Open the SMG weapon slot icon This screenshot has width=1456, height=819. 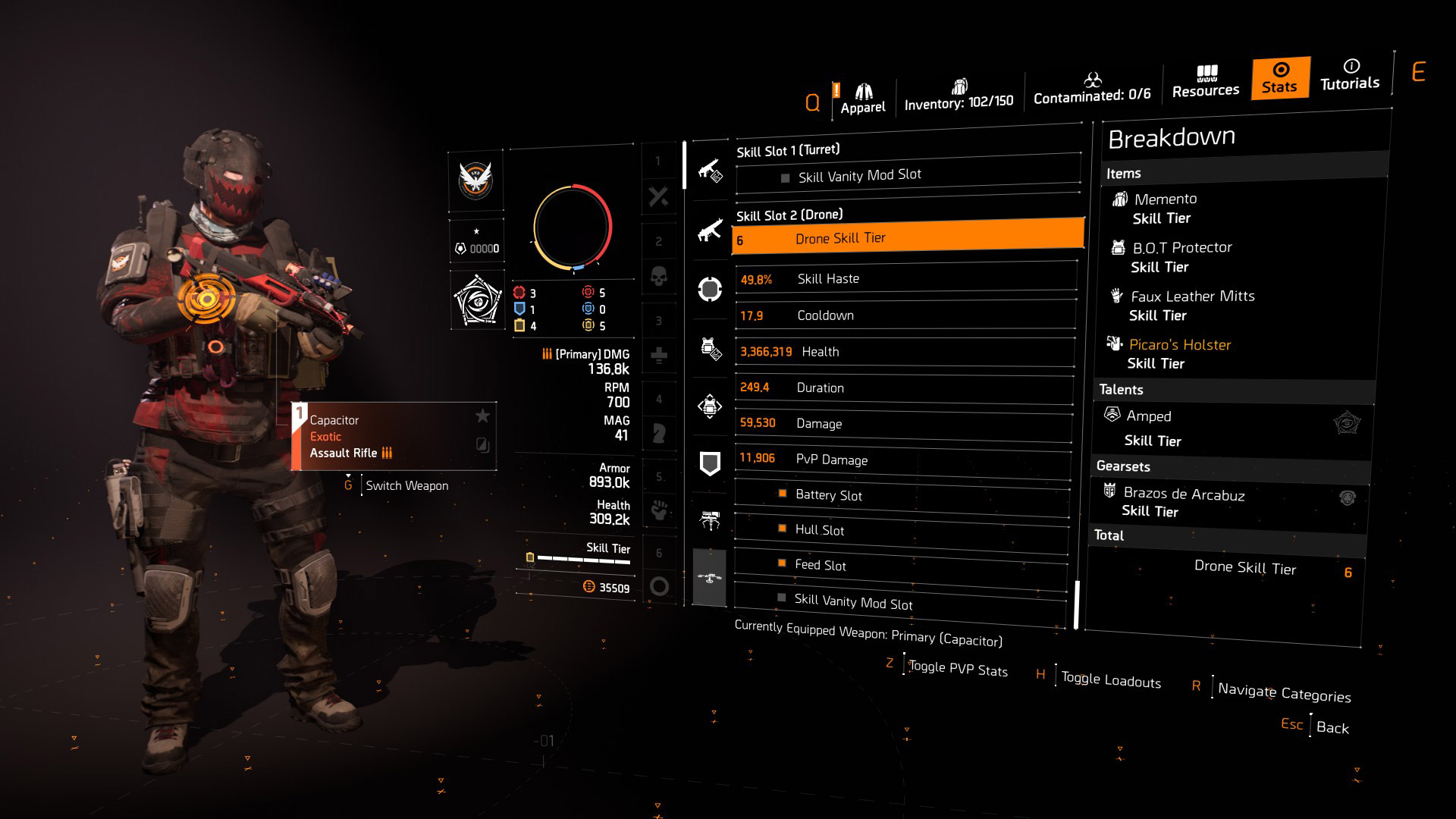pyautogui.click(x=711, y=237)
